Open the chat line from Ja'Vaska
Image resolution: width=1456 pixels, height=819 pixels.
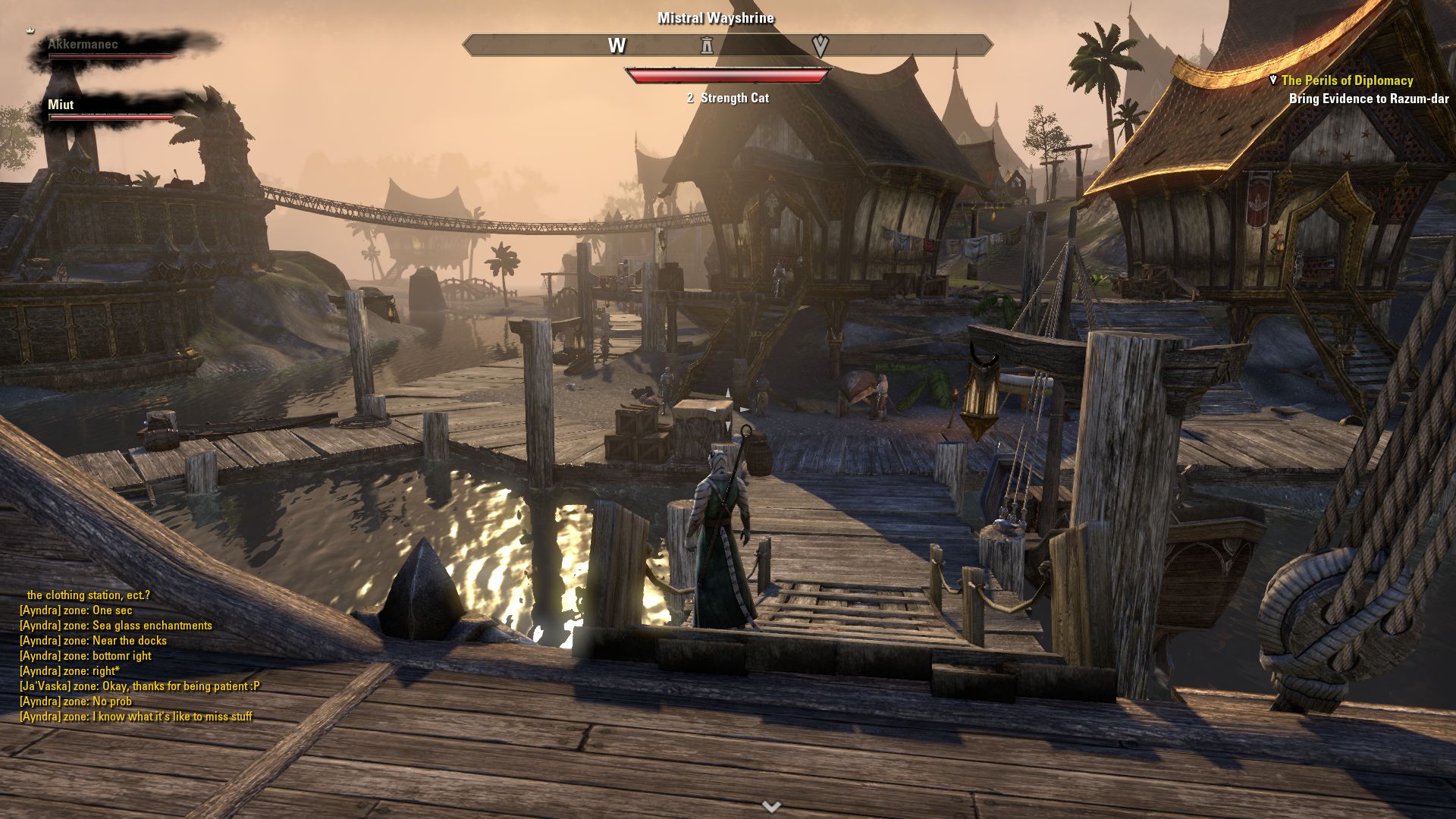coord(140,686)
